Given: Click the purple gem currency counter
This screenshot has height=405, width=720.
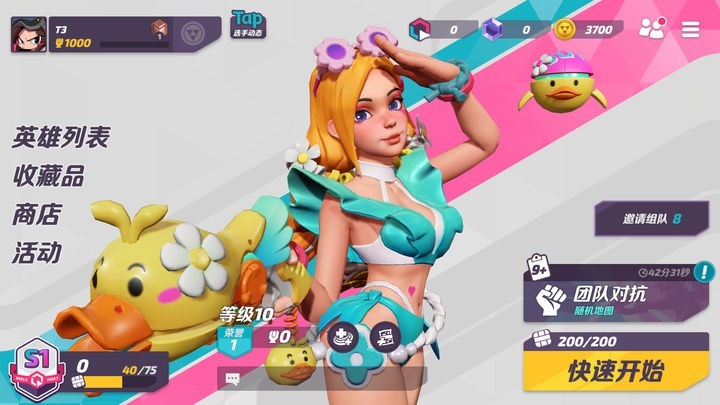Looking at the screenshot, I should point(511,29).
